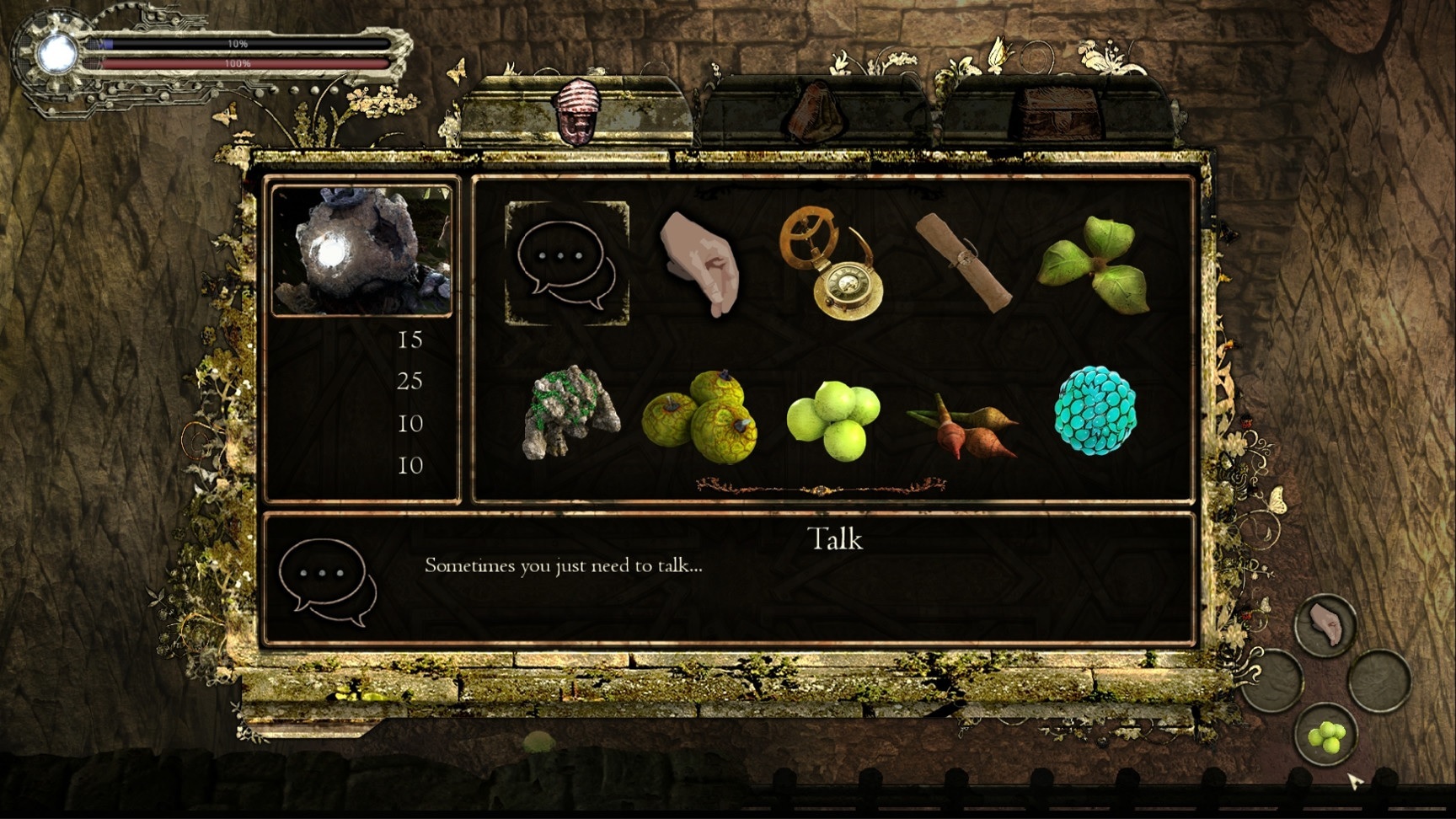Select the orange root vegetables
Viewport: 1456px width, 819px height.
pos(963,423)
